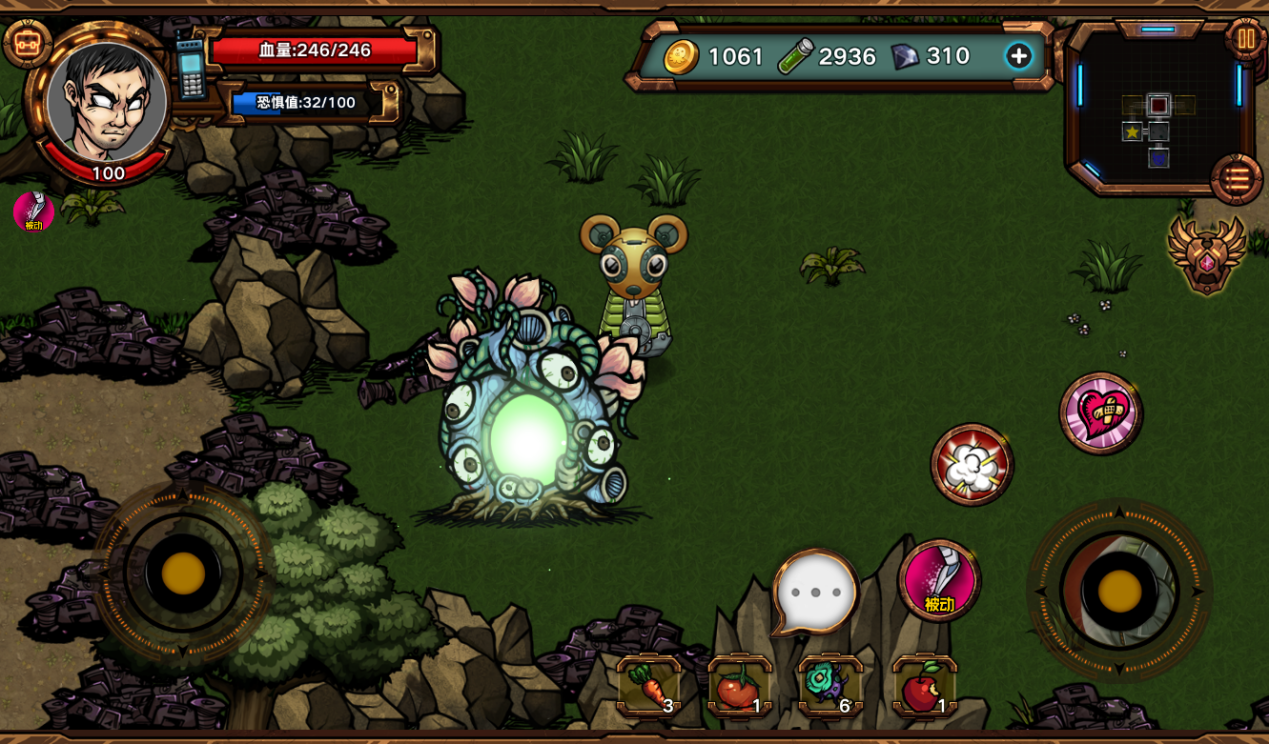Use the tomato item

pyautogui.click(x=739, y=687)
